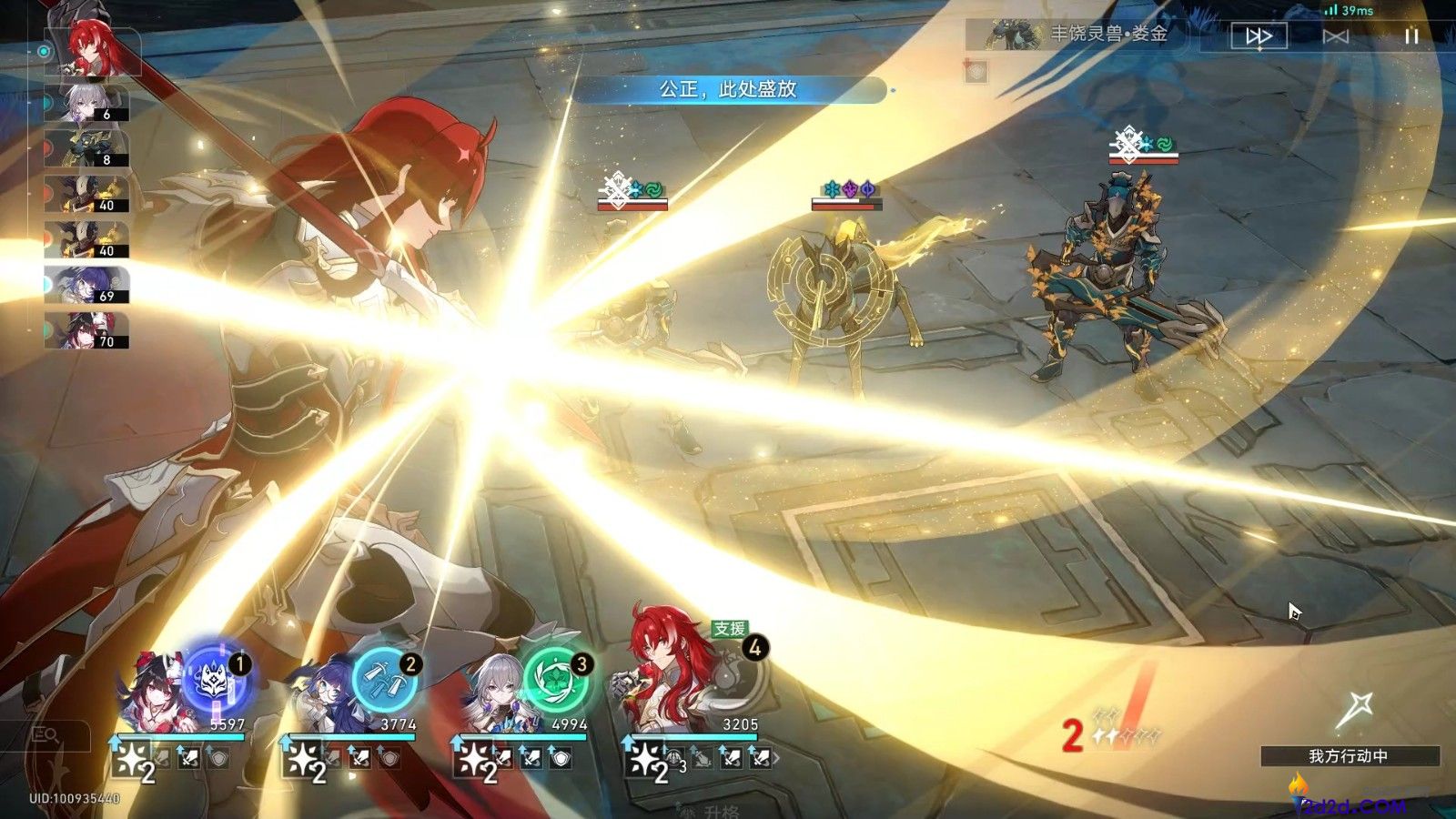Image resolution: width=1456 pixels, height=819 pixels.
Task: Select the ice weakness icon above the middle enemy
Action: tap(831, 189)
